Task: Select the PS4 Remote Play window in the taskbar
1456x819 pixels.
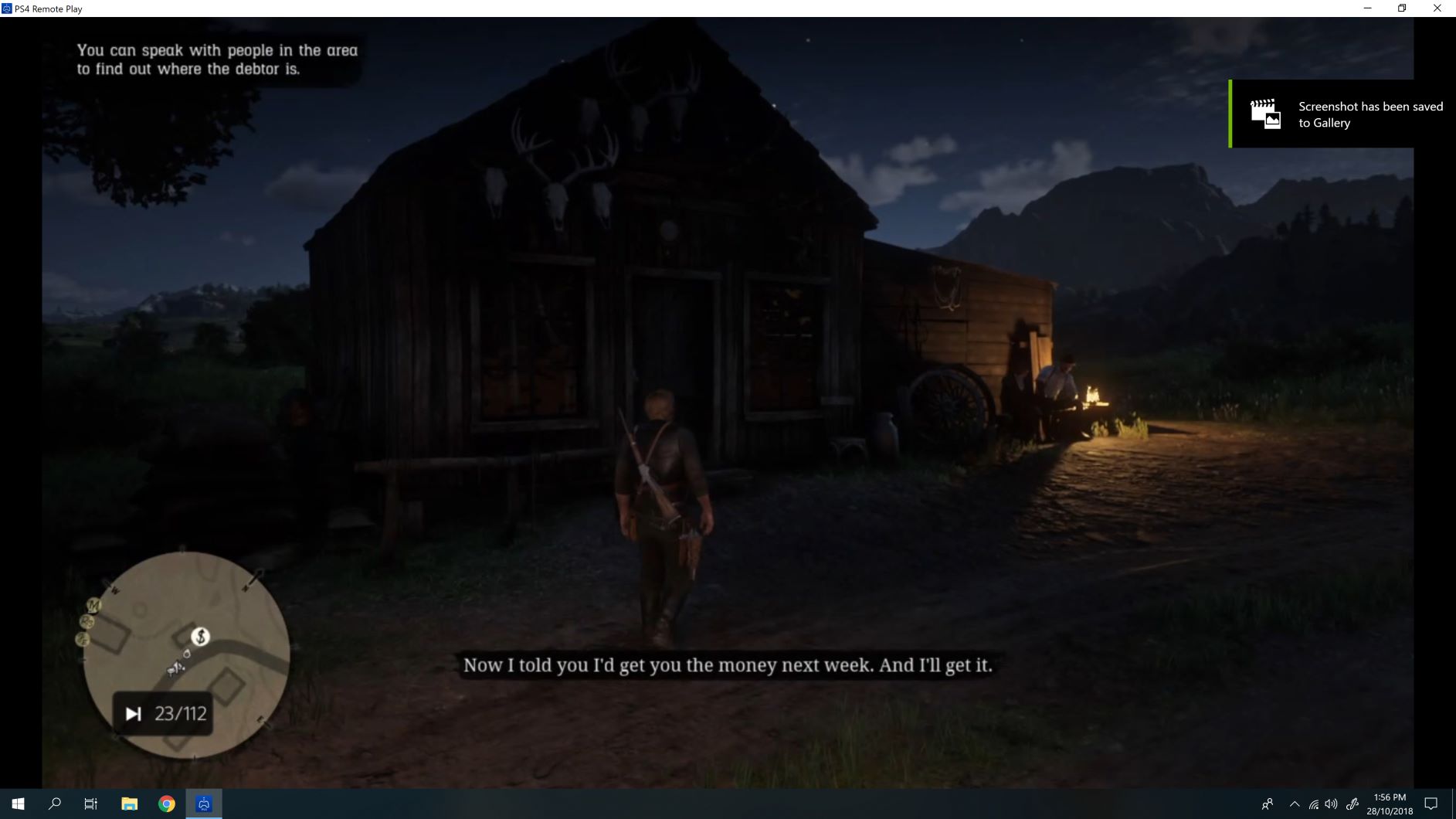Action: pos(203,804)
